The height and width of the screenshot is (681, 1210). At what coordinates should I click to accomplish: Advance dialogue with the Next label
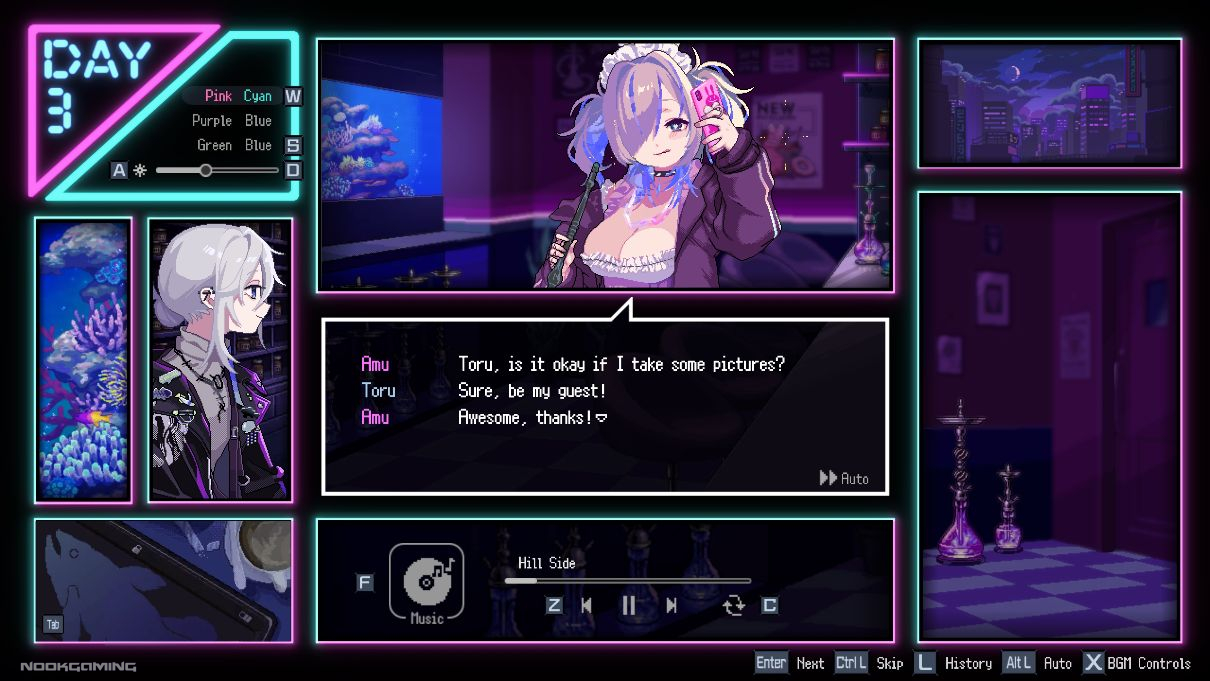pos(810,663)
